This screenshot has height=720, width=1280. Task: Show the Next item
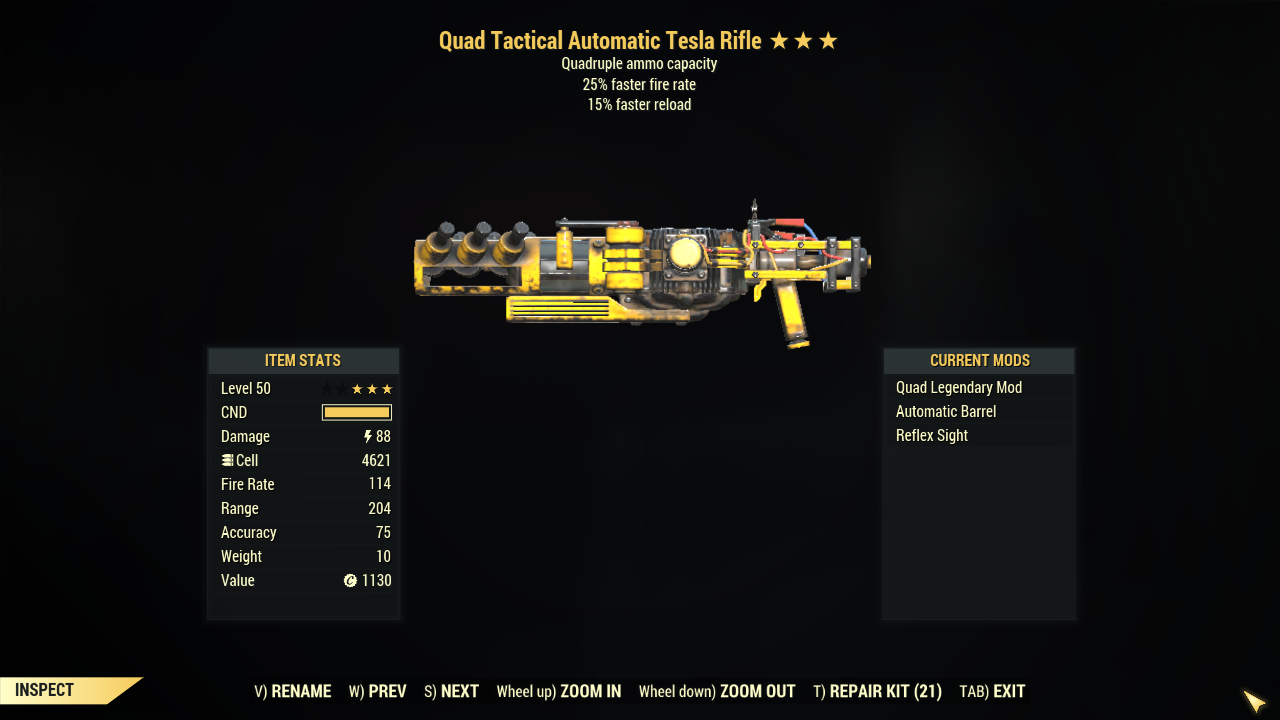[451, 691]
